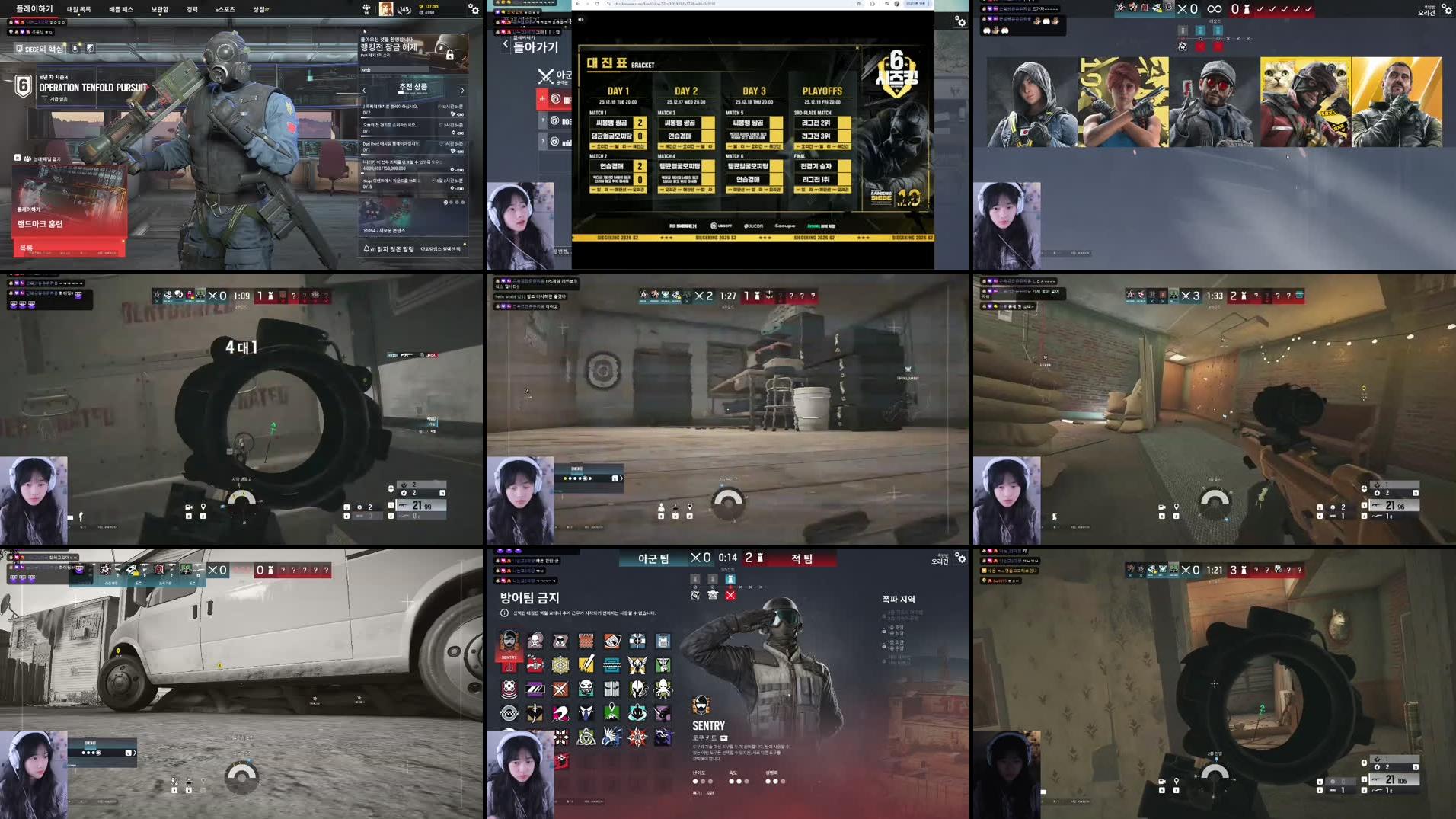
Task: Click the back chevron beside 돌아가기
Action: pyautogui.click(x=506, y=44)
